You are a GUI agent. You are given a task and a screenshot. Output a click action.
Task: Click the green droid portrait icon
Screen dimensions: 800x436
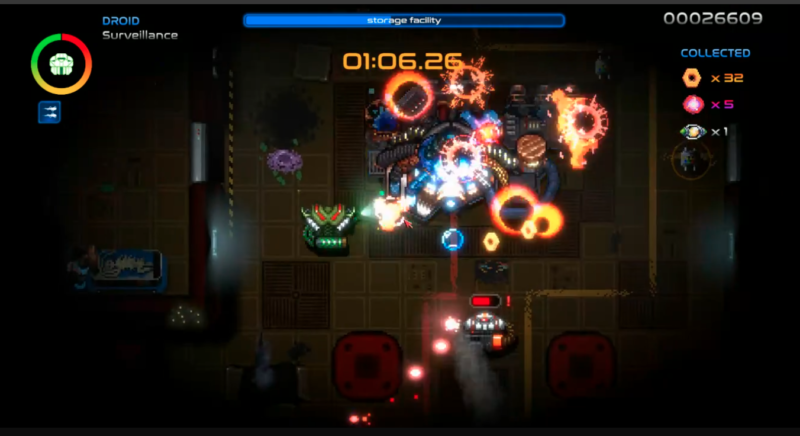61,64
